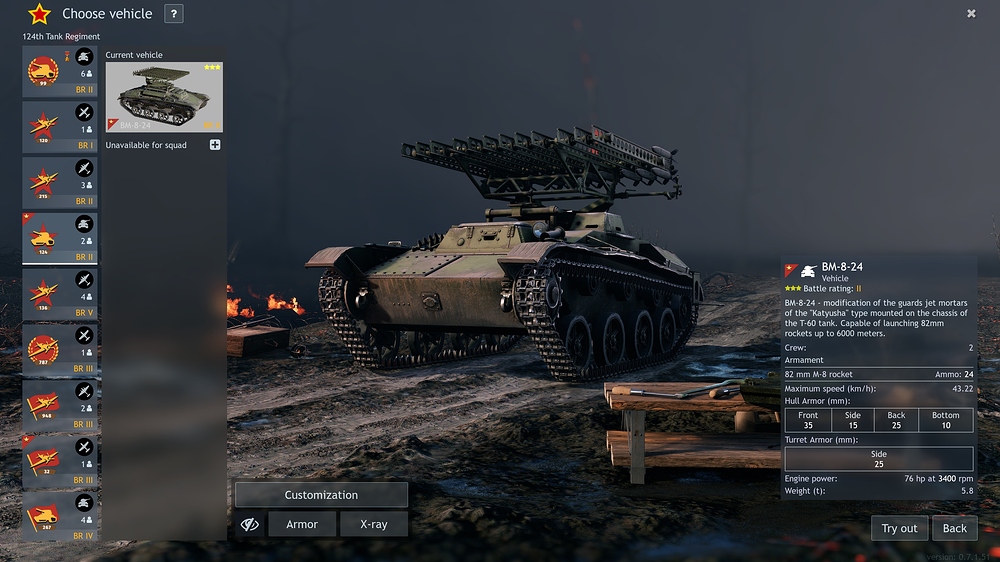Select the squad numbered 215

point(60,182)
